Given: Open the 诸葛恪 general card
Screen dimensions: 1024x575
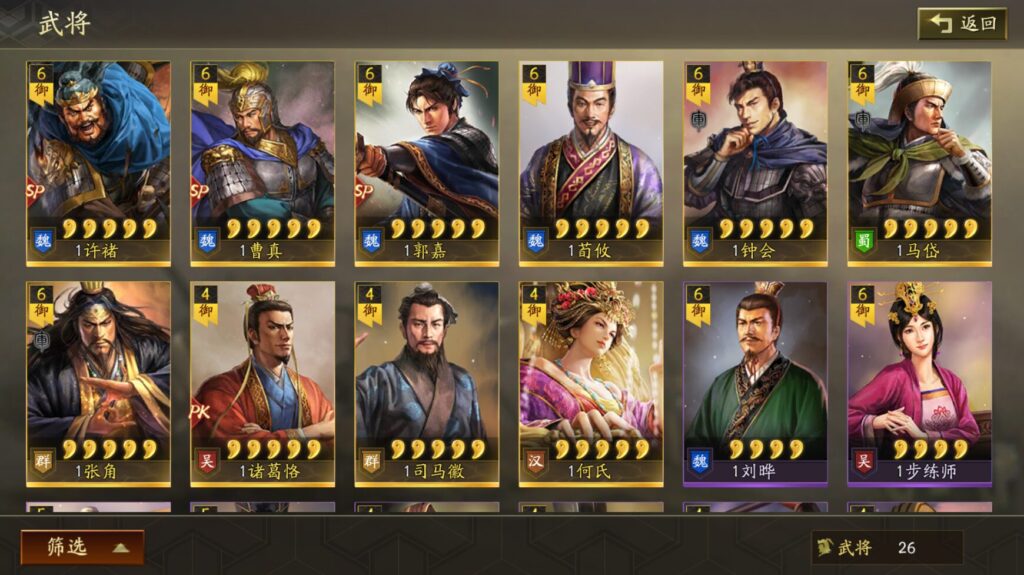Looking at the screenshot, I should [262, 383].
